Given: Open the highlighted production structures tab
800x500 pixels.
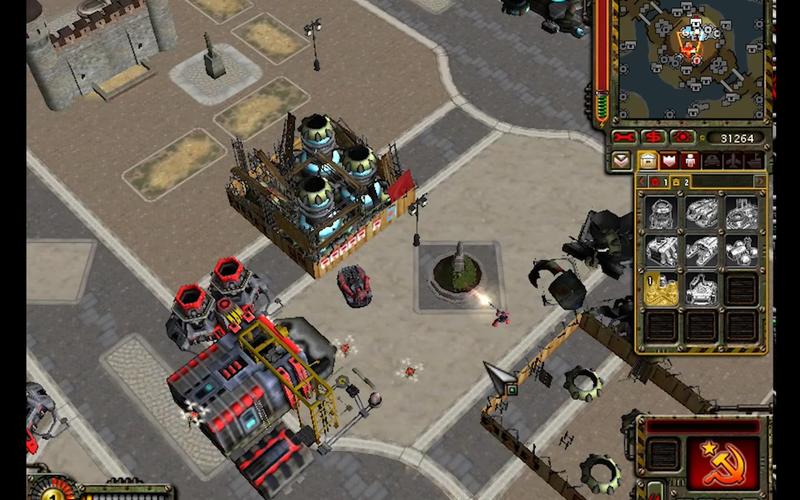Looking at the screenshot, I should [x=647, y=160].
